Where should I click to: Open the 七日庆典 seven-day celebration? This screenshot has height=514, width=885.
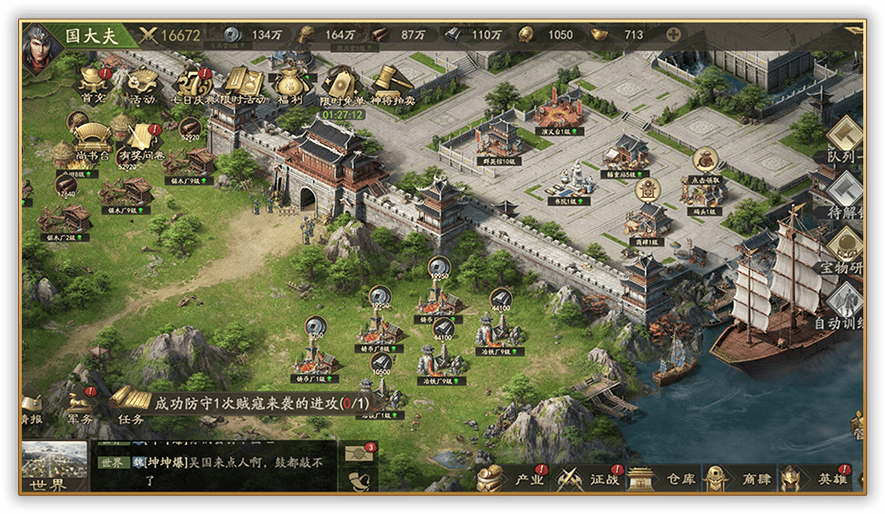pos(193,84)
